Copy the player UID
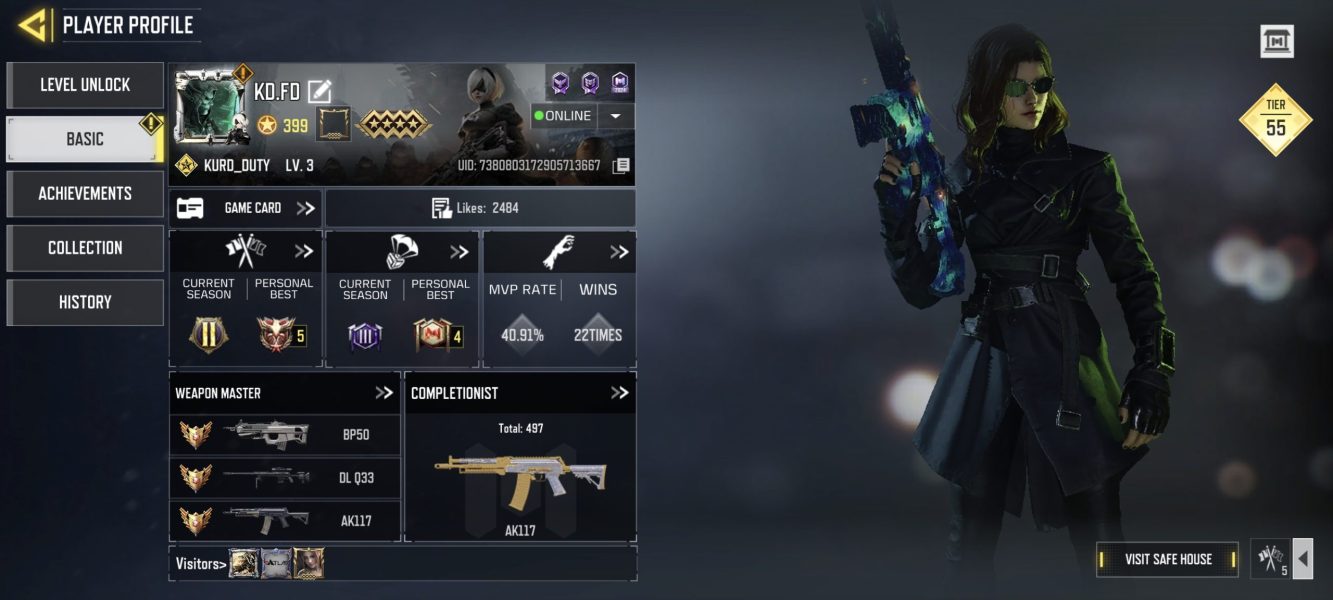 [x=621, y=165]
